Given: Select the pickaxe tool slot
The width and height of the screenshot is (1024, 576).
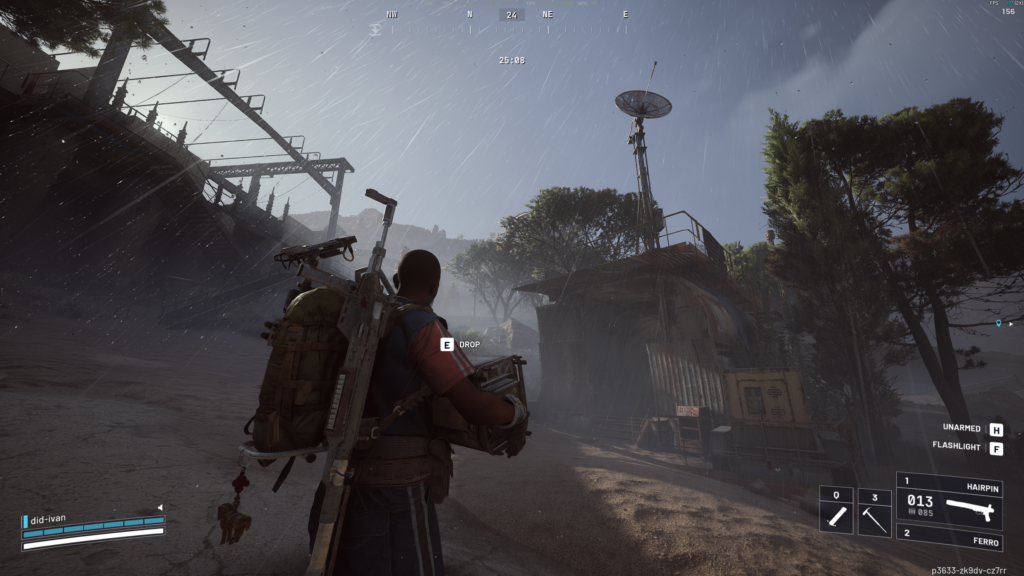Looking at the screenshot, I should point(874,512).
